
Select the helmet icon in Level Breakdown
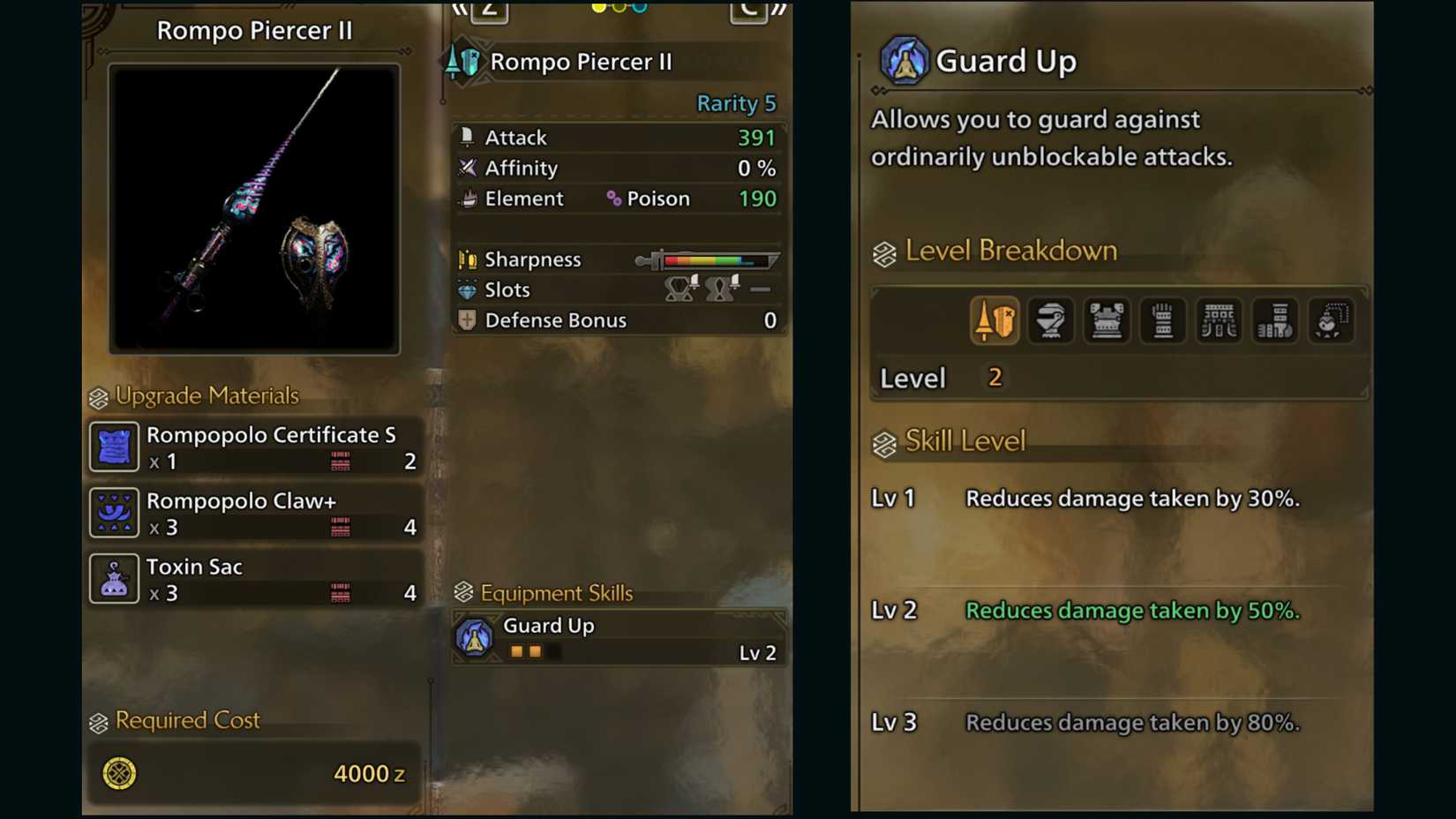tap(1050, 320)
